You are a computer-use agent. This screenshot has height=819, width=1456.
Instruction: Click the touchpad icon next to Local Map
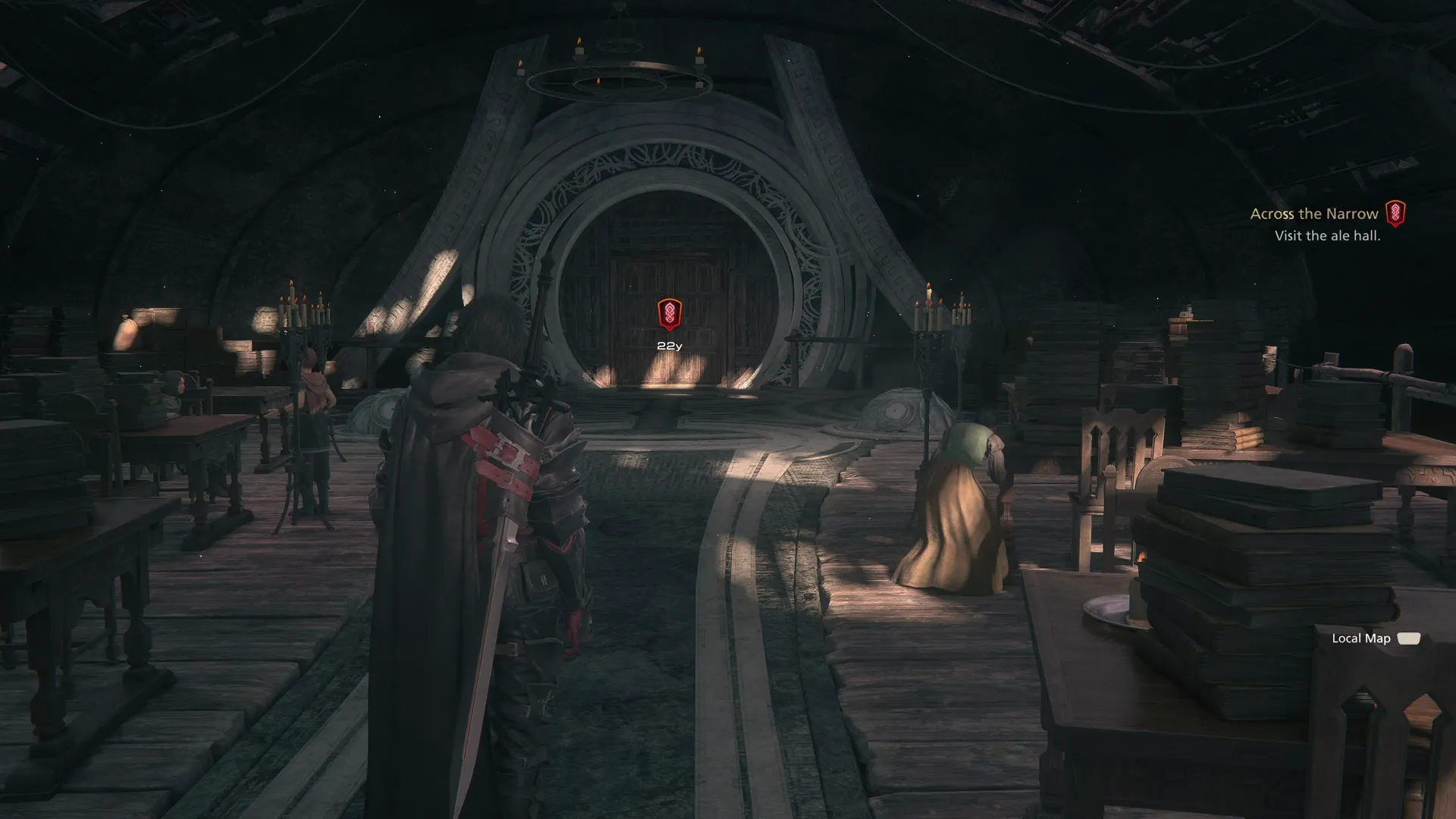click(1409, 639)
